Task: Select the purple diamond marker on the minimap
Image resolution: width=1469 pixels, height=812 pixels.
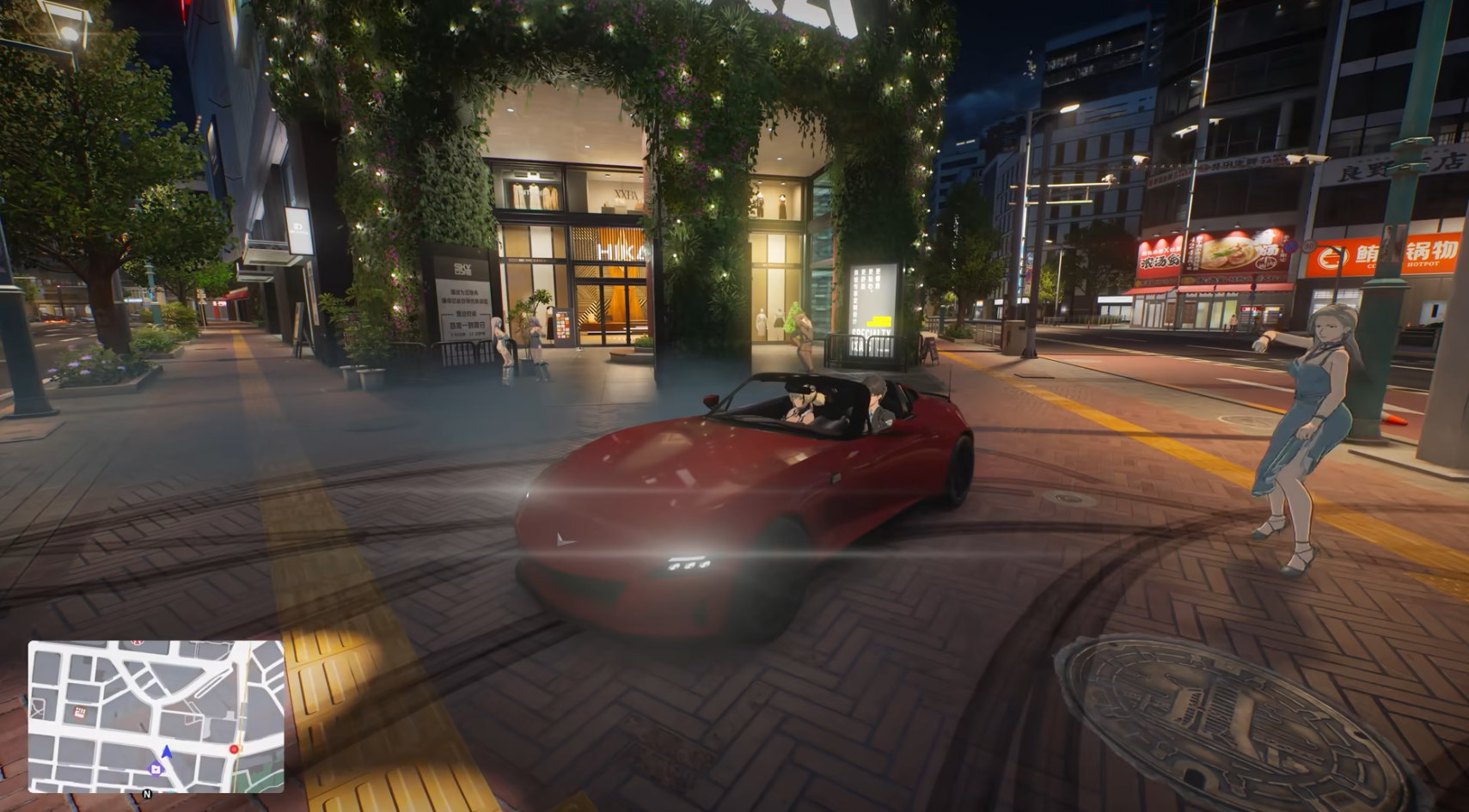Action: (156, 769)
